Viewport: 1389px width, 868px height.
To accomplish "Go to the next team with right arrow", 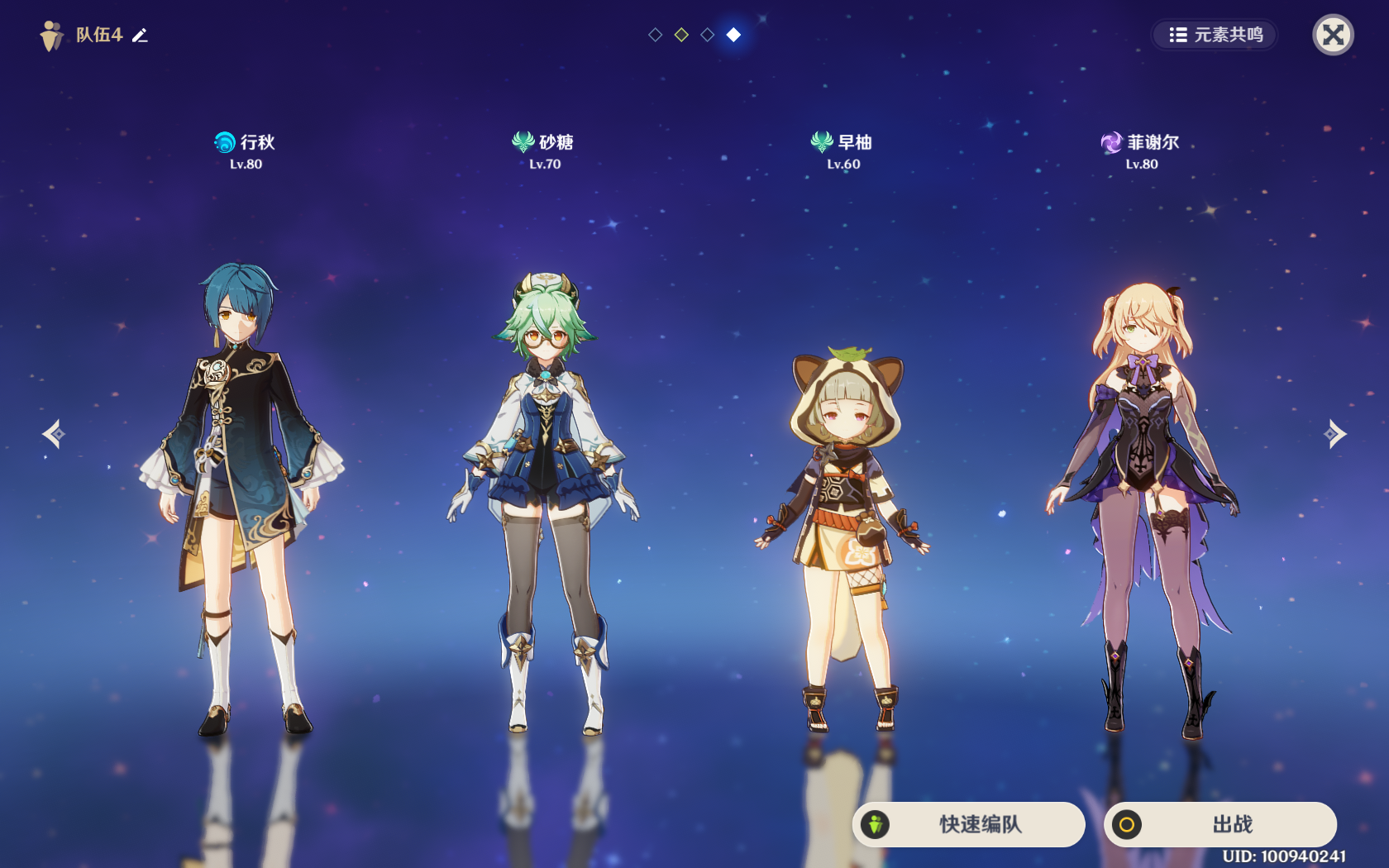I will [x=1334, y=433].
